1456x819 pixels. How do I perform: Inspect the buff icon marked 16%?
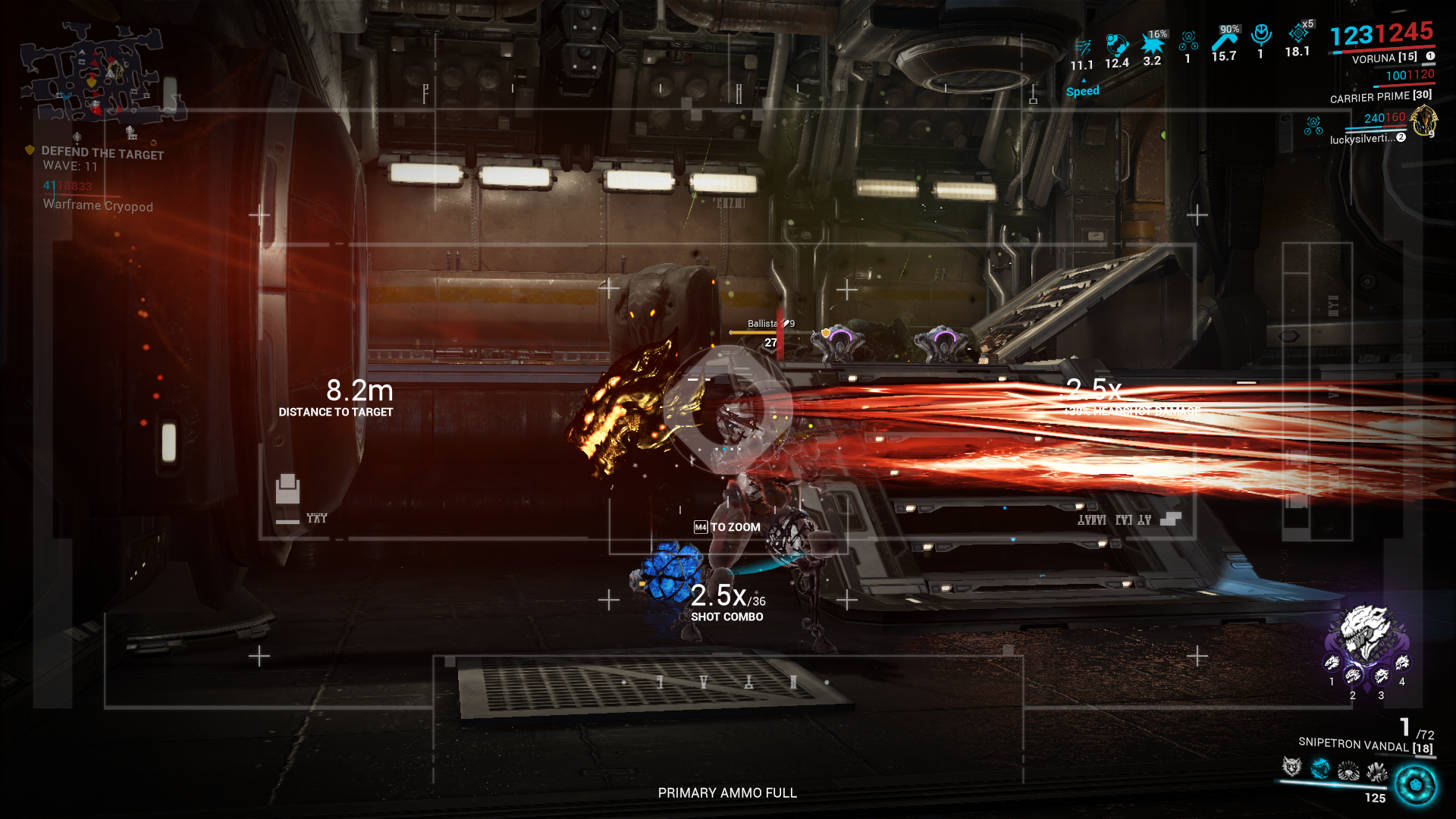tap(1152, 44)
